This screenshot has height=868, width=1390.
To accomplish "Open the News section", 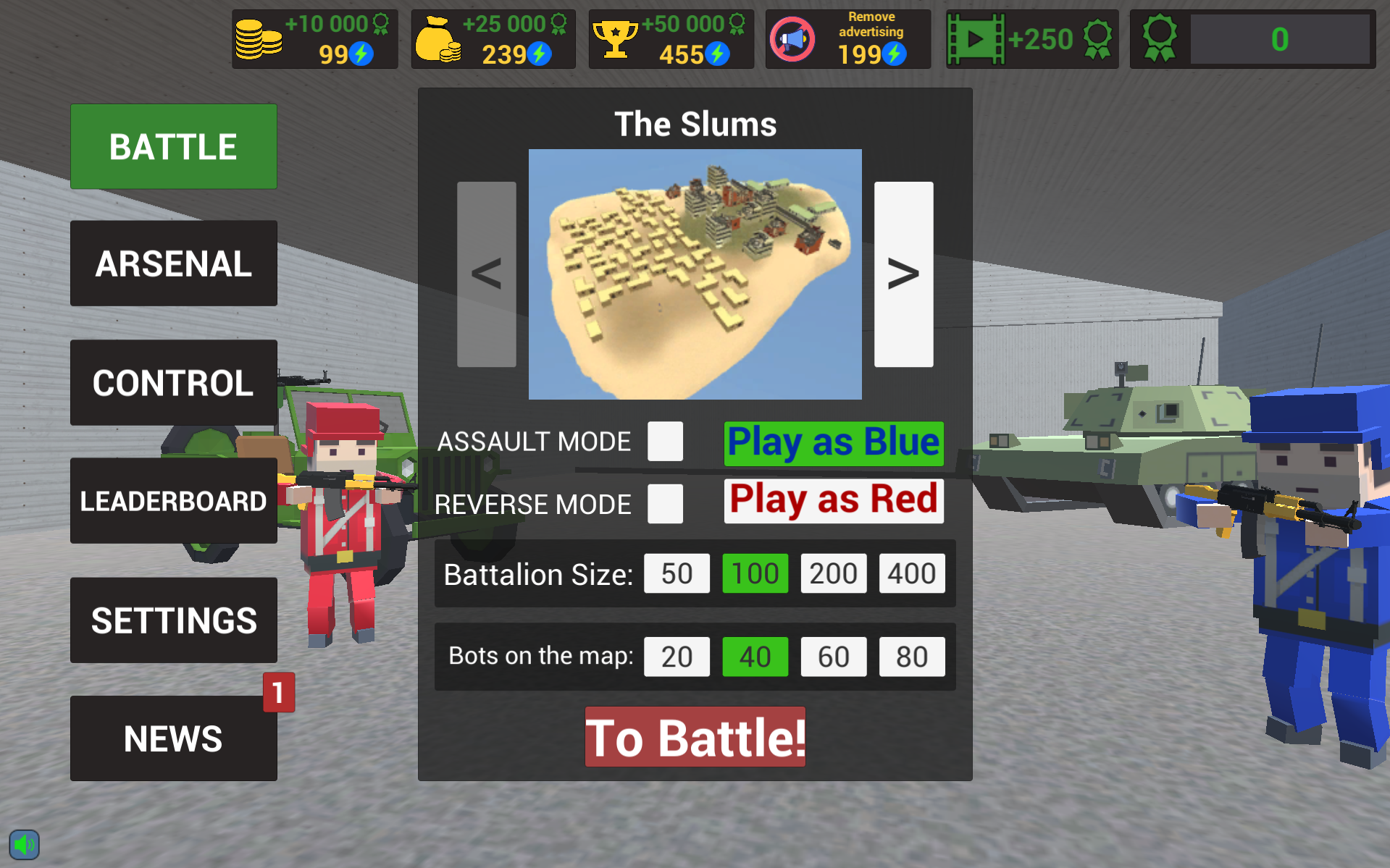I will (x=173, y=738).
